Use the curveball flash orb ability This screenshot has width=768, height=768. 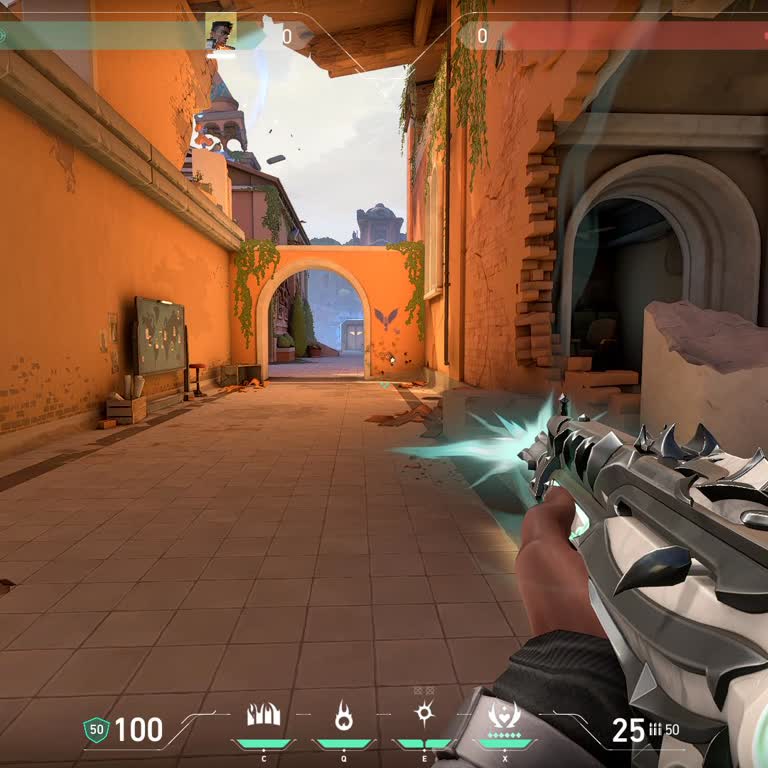[424, 715]
